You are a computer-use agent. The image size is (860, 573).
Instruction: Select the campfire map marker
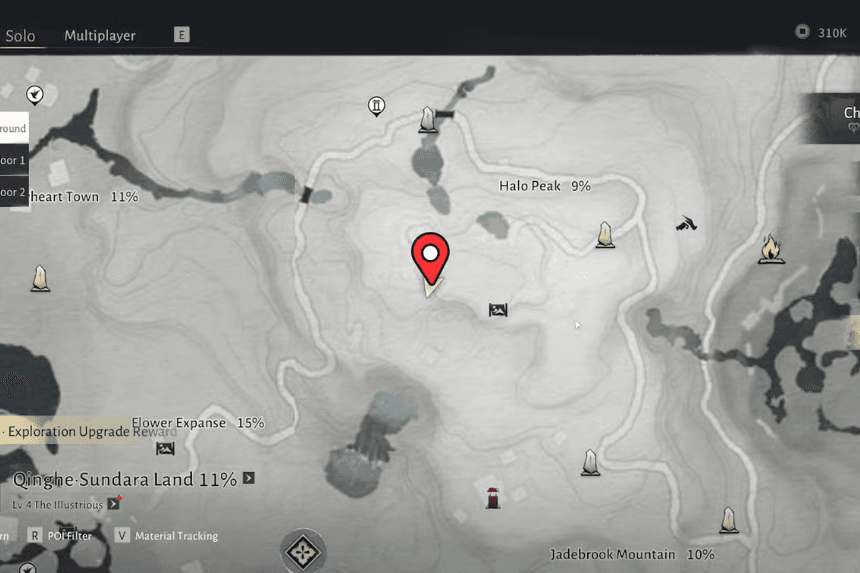click(770, 248)
